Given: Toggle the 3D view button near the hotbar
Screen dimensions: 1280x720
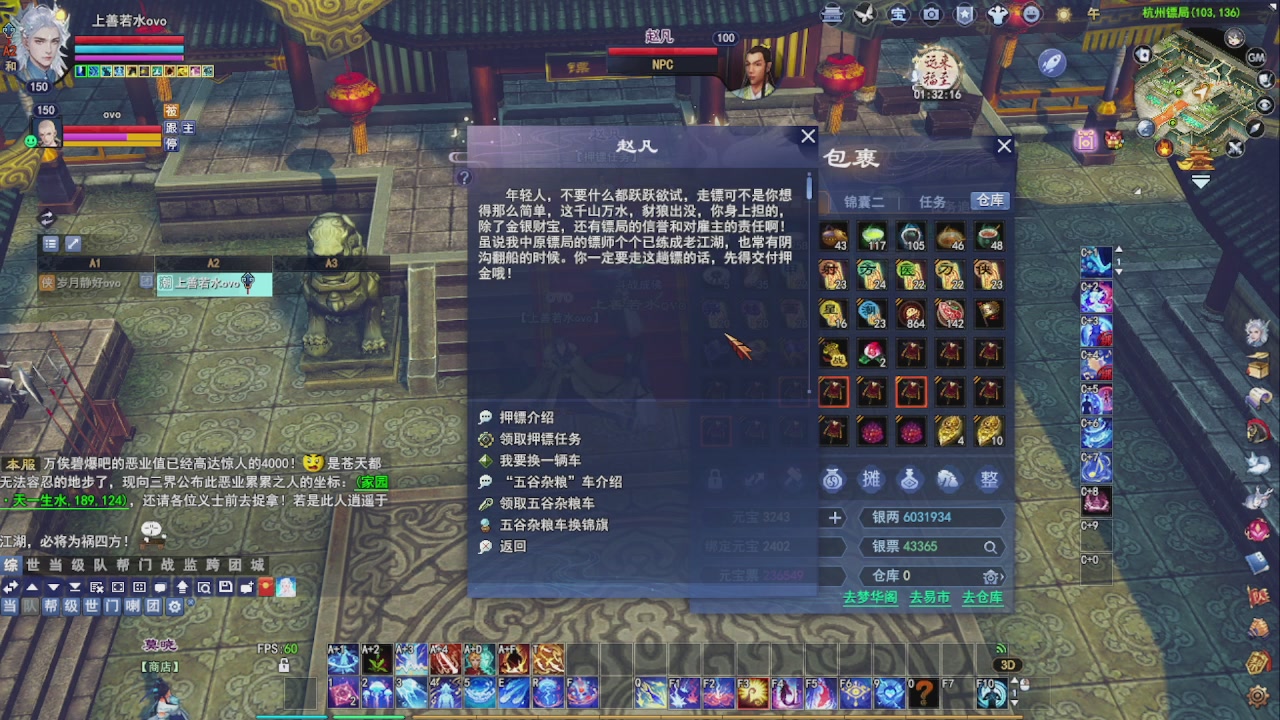Looking at the screenshot, I should click(1007, 663).
